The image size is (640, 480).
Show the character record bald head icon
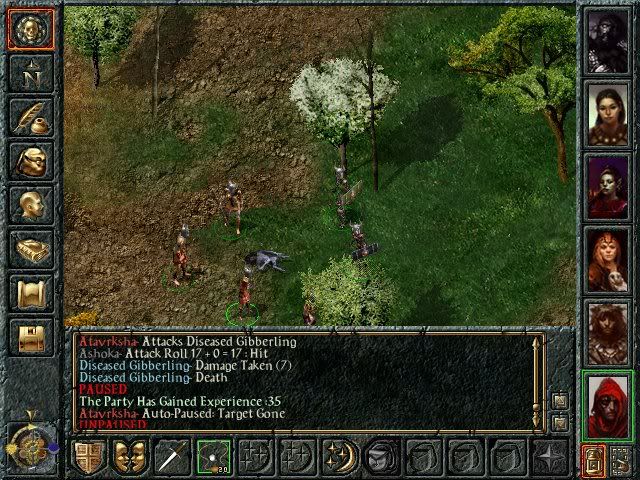pyautogui.click(x=30, y=205)
